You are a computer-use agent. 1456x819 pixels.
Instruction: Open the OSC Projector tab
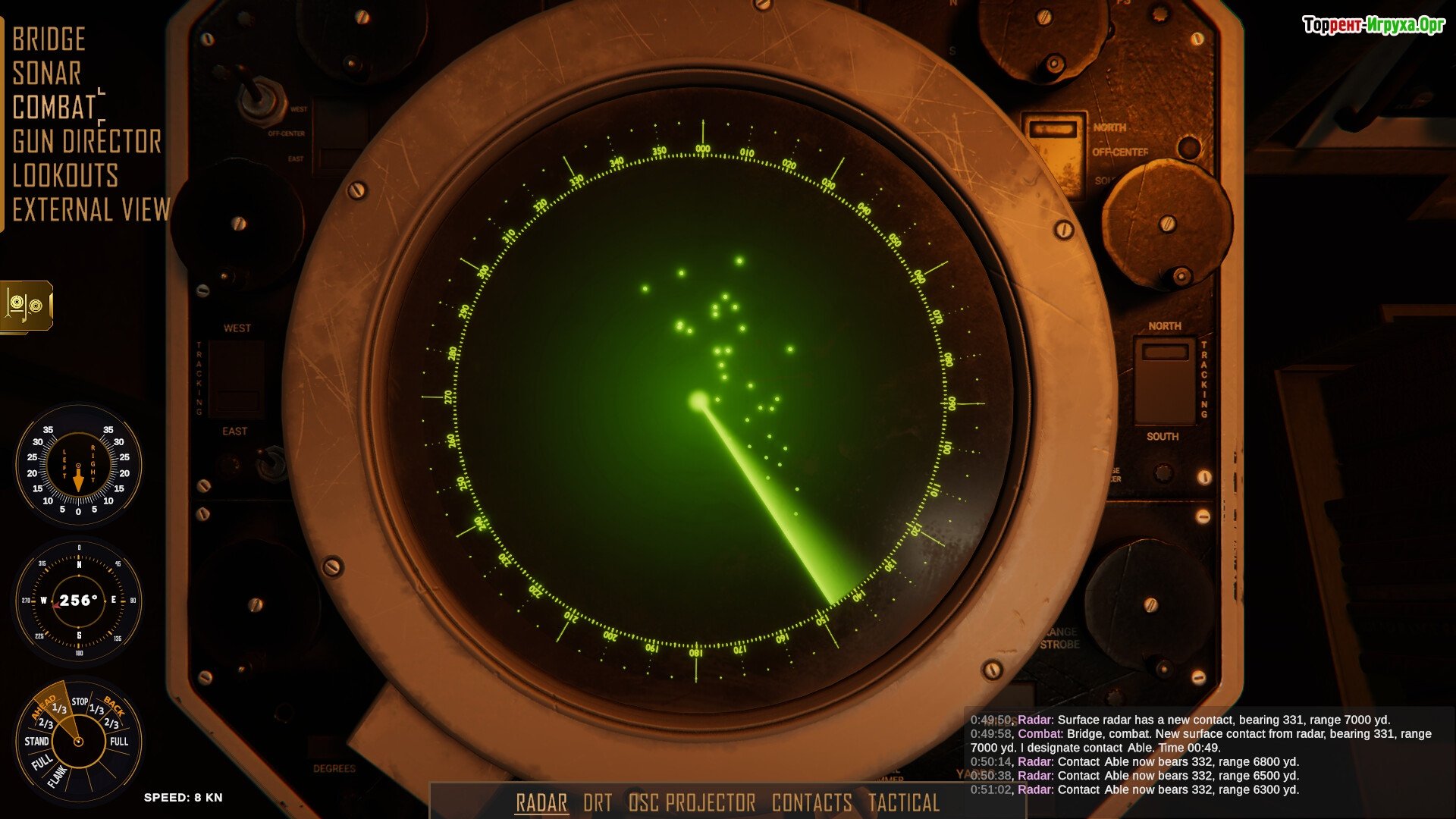pos(692,802)
